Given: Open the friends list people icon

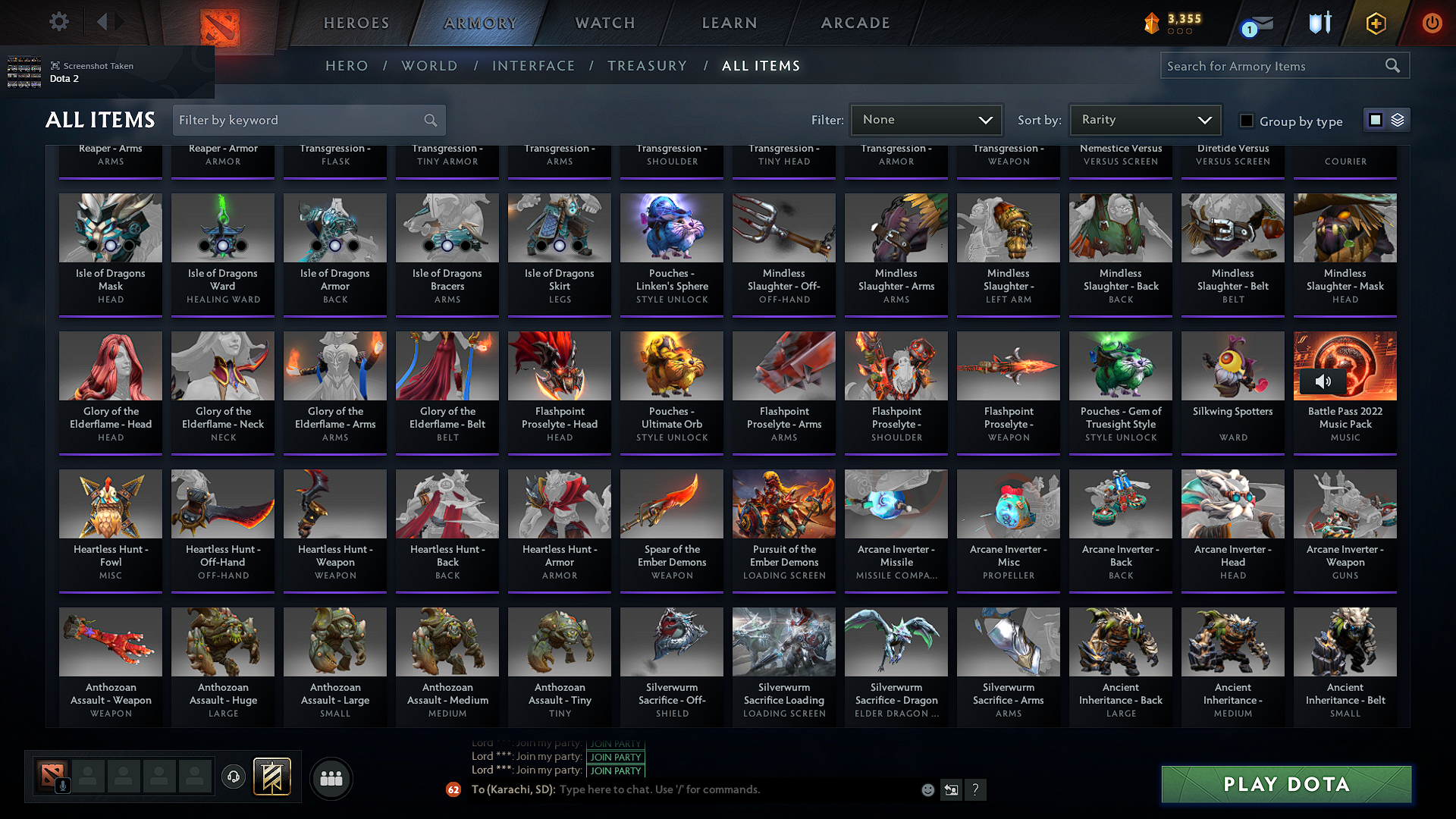Looking at the screenshot, I should (x=331, y=778).
